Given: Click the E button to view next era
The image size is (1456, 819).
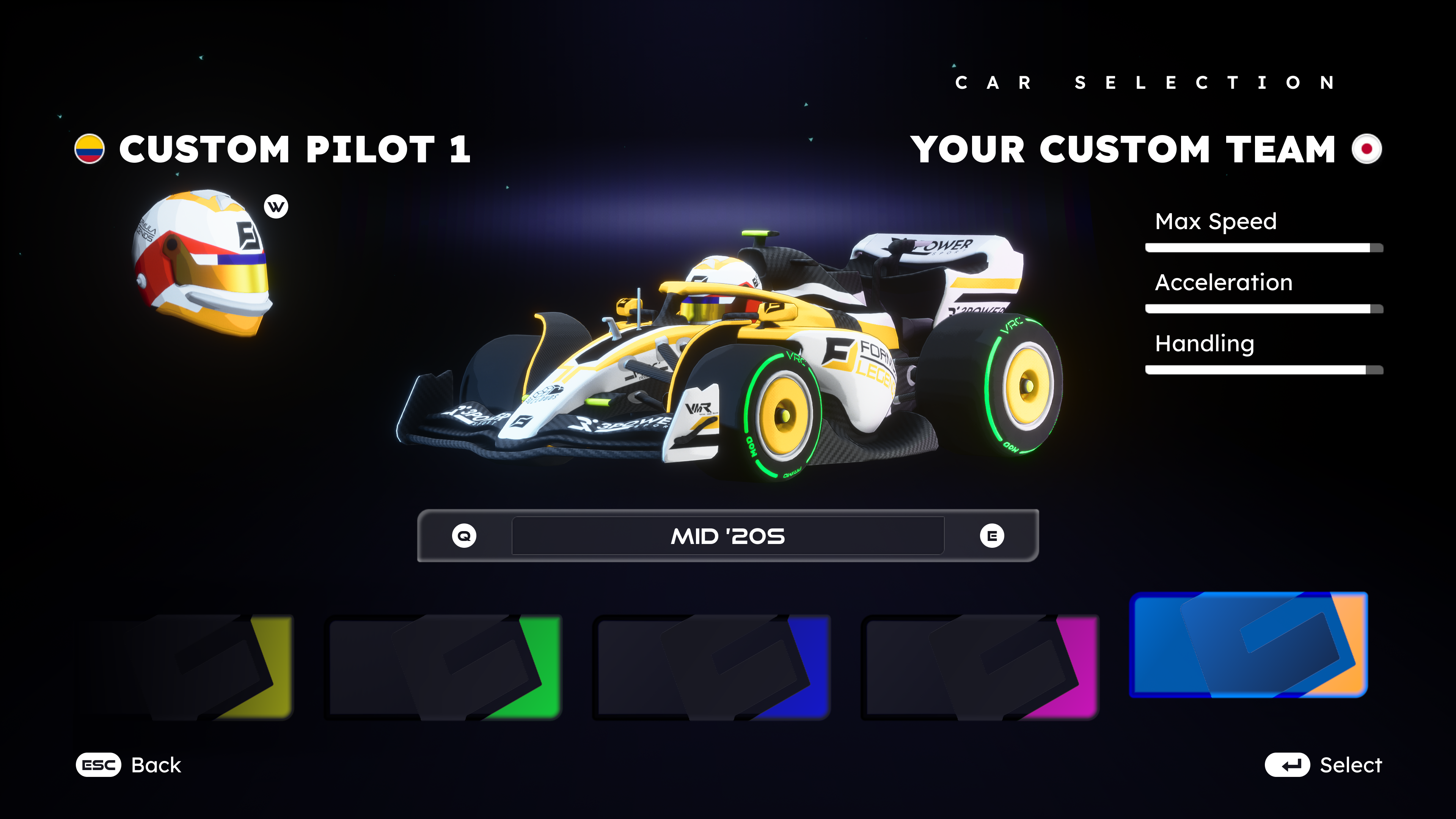Looking at the screenshot, I should click(x=993, y=536).
